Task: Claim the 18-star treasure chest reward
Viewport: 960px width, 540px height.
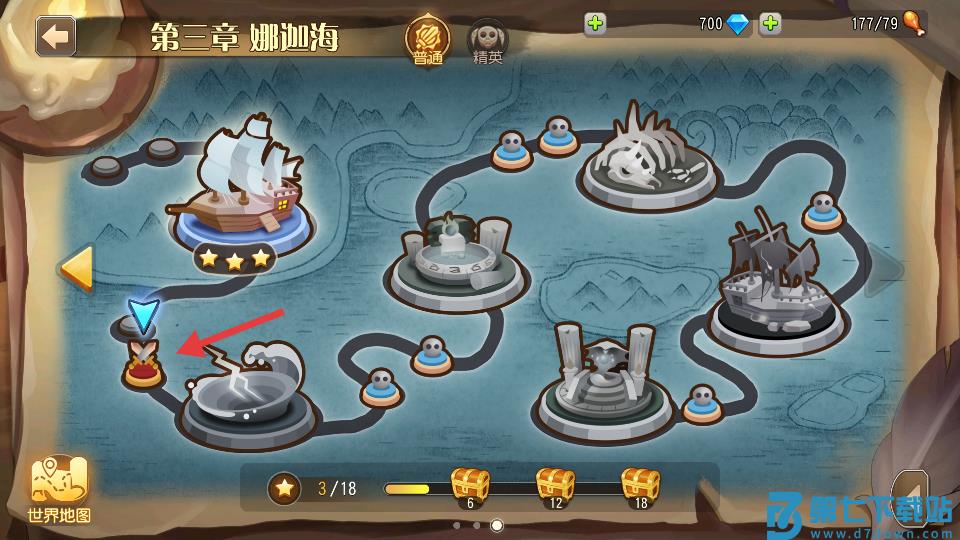Action: coord(640,487)
